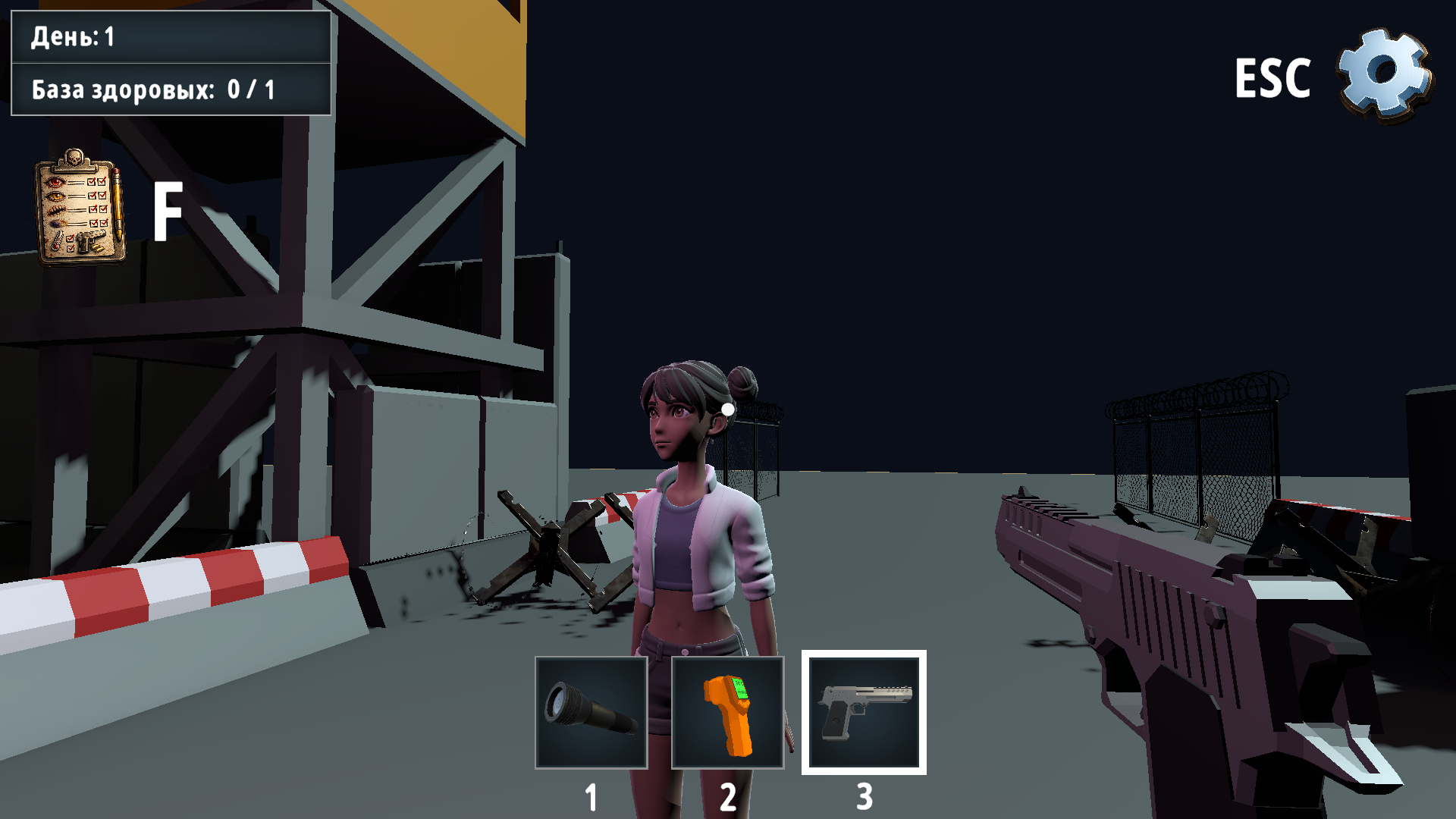The height and width of the screenshot is (819, 1456).
Task: Click the ESC label near the settings gear
Action: (1273, 79)
